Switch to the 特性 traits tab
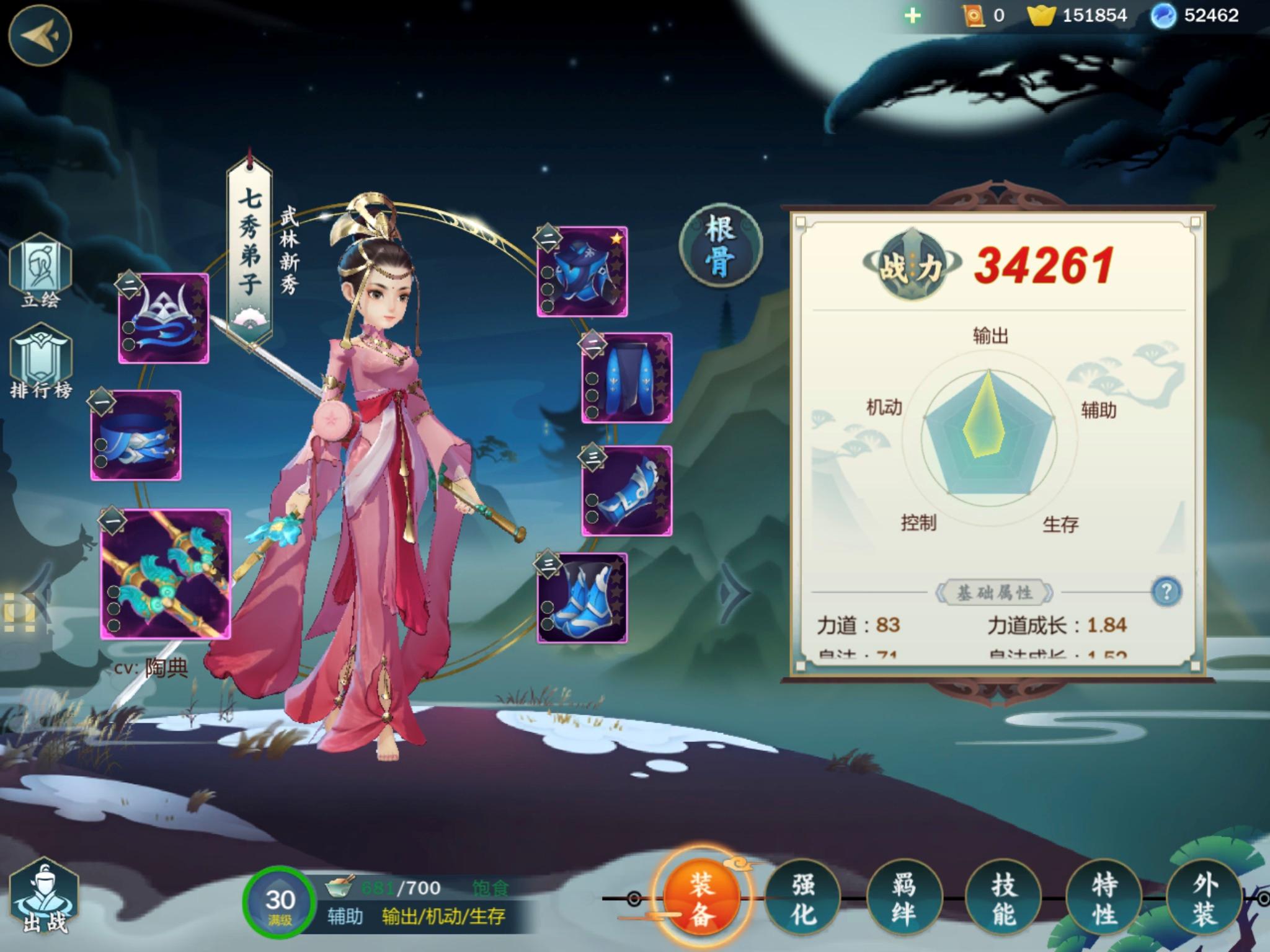This screenshot has width=1270, height=952. 1104,897
